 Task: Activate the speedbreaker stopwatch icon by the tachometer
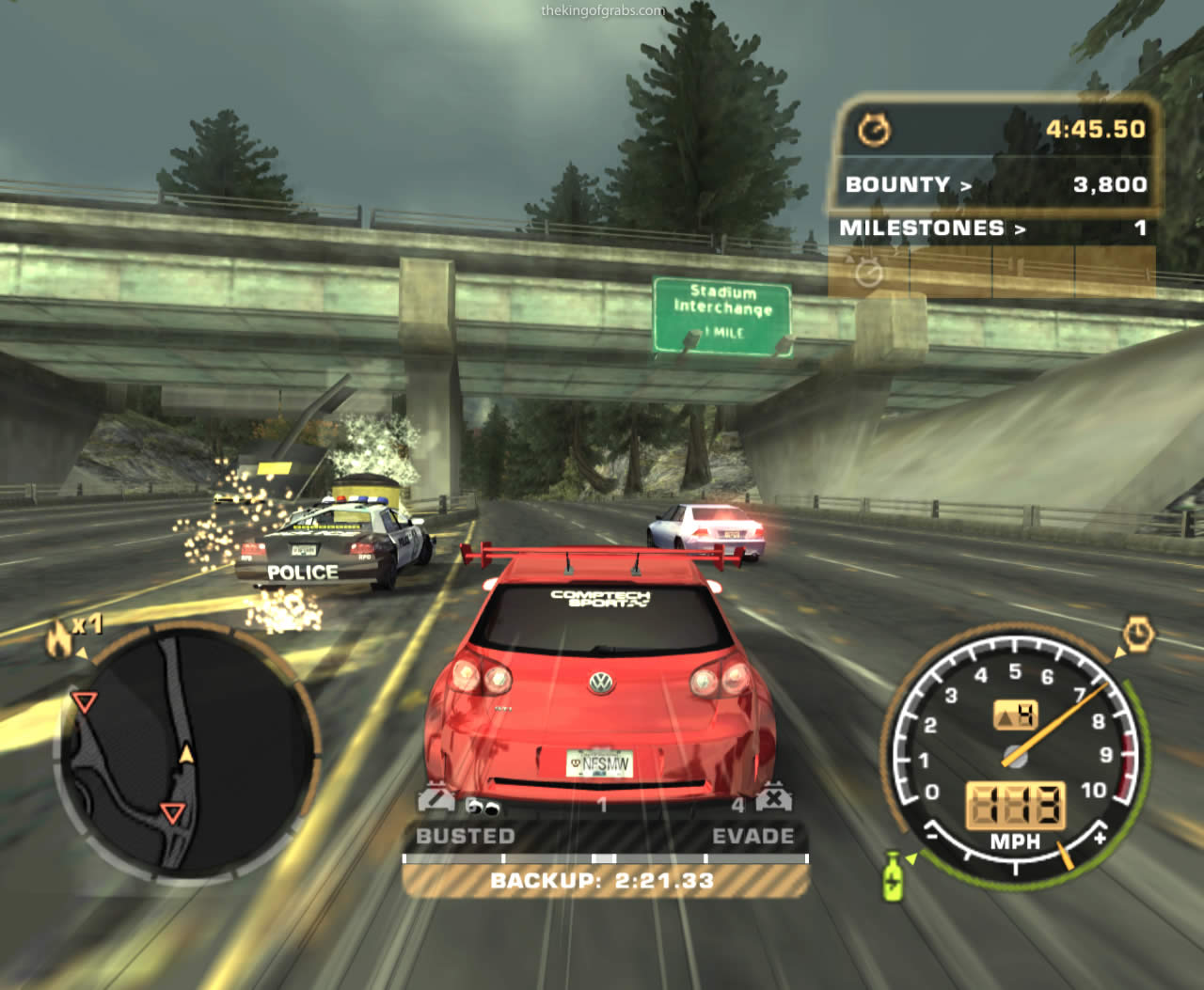[x=1138, y=634]
